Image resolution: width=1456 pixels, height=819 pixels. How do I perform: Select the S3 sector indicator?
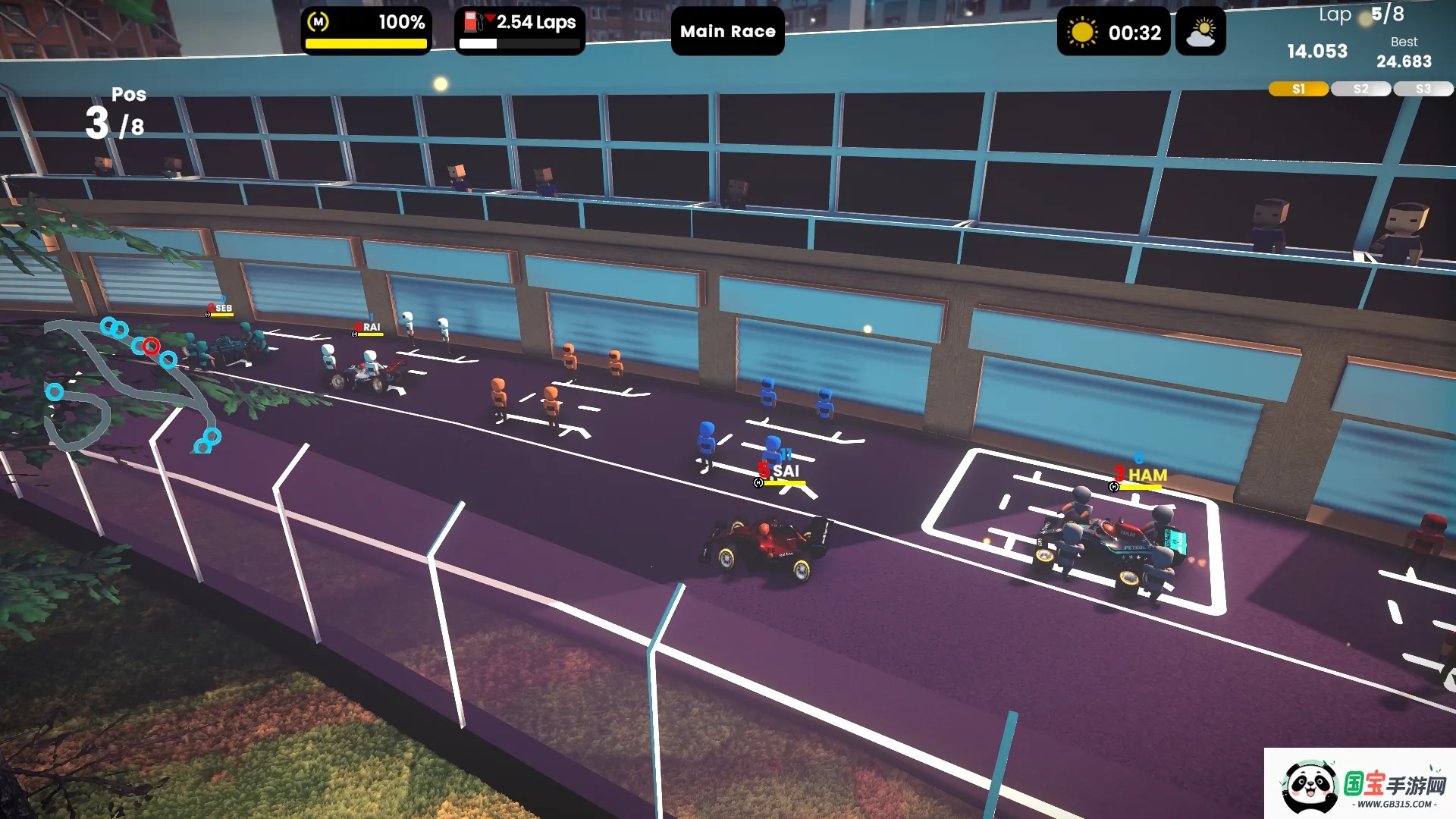click(x=1423, y=89)
